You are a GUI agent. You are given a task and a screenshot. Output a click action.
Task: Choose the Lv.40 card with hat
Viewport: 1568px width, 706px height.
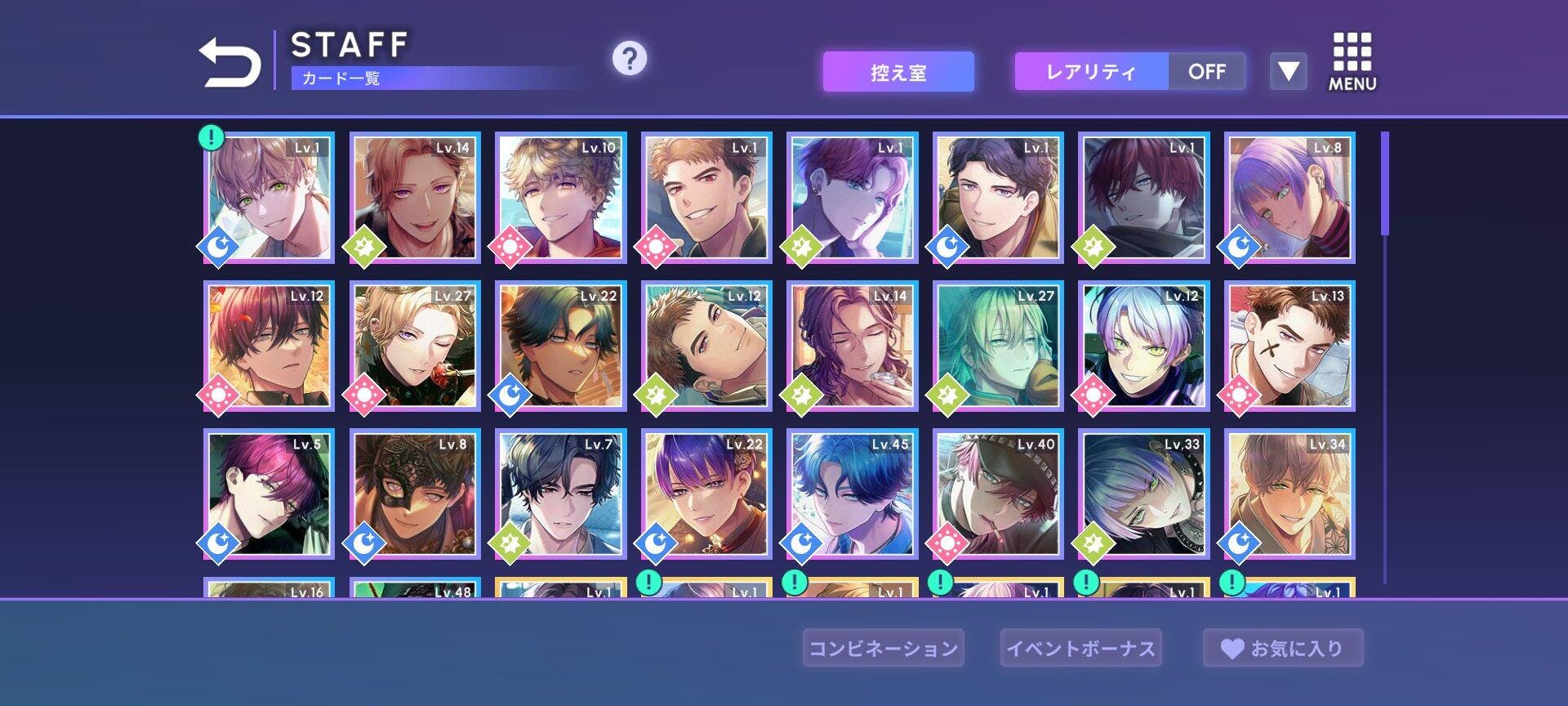coord(998,494)
